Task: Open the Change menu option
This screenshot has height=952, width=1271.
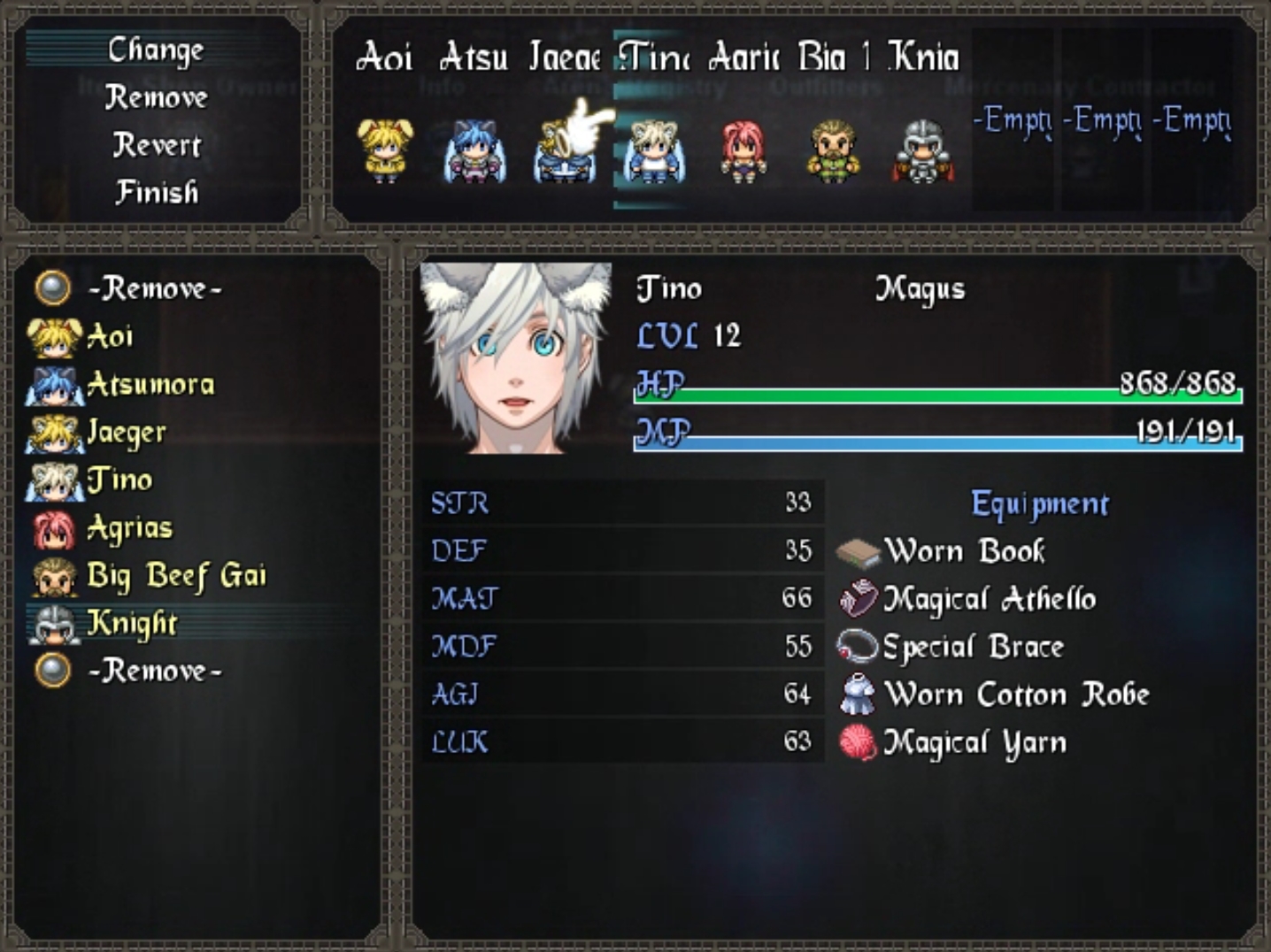Action: [157, 50]
